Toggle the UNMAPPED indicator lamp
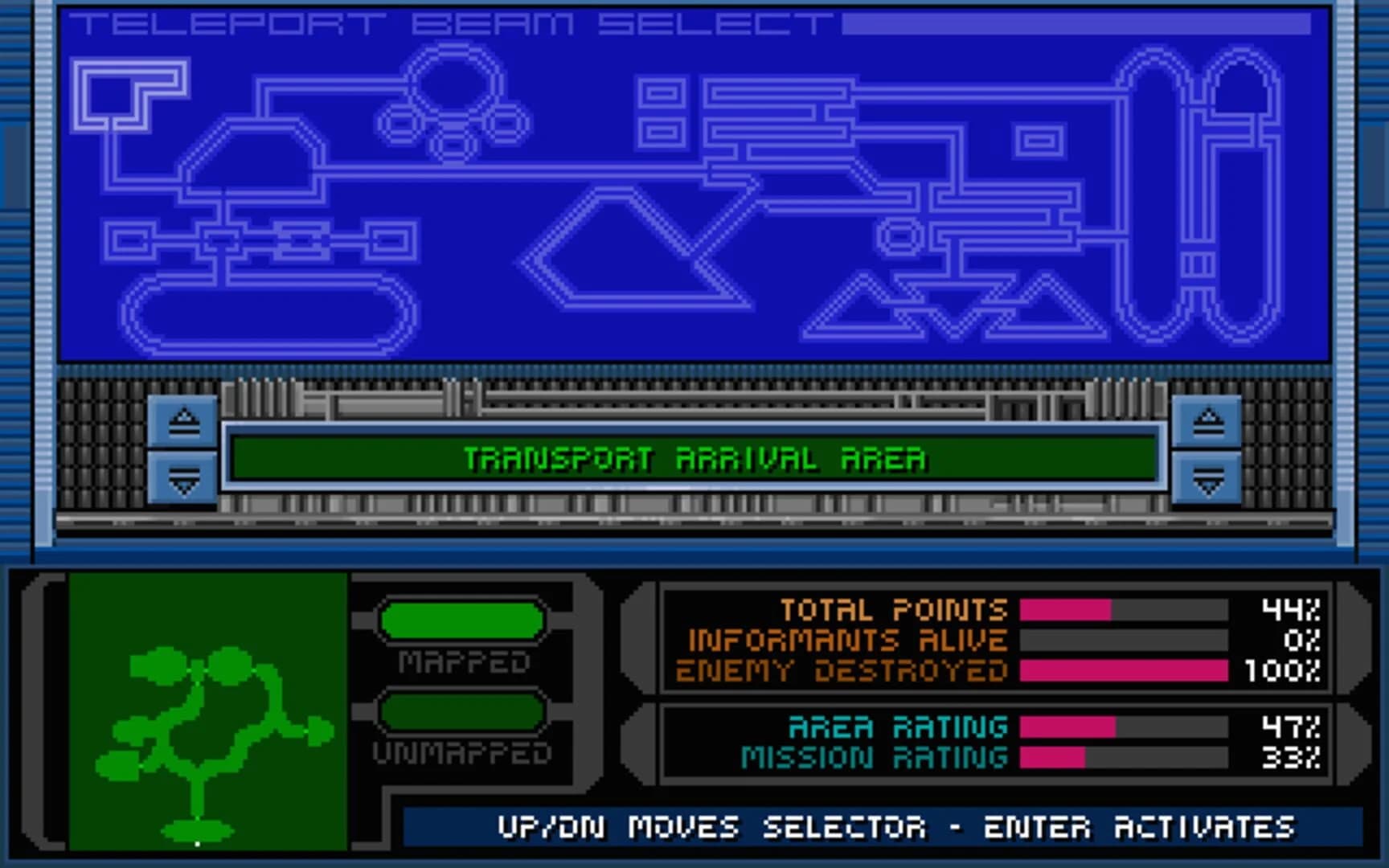Image resolution: width=1389 pixels, height=868 pixels. point(462,711)
